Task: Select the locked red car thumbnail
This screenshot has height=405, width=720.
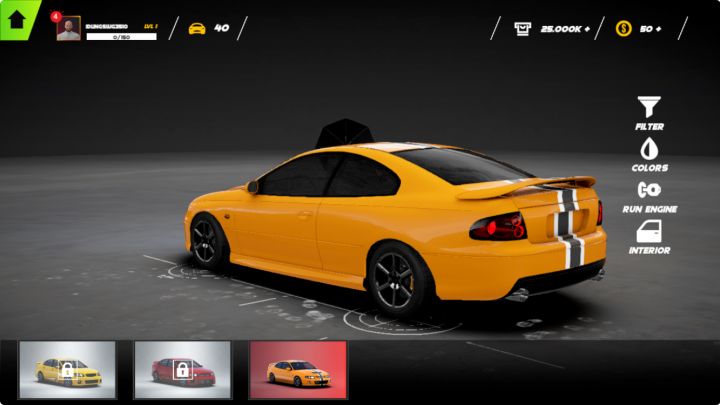Action: pyautogui.click(x=182, y=370)
